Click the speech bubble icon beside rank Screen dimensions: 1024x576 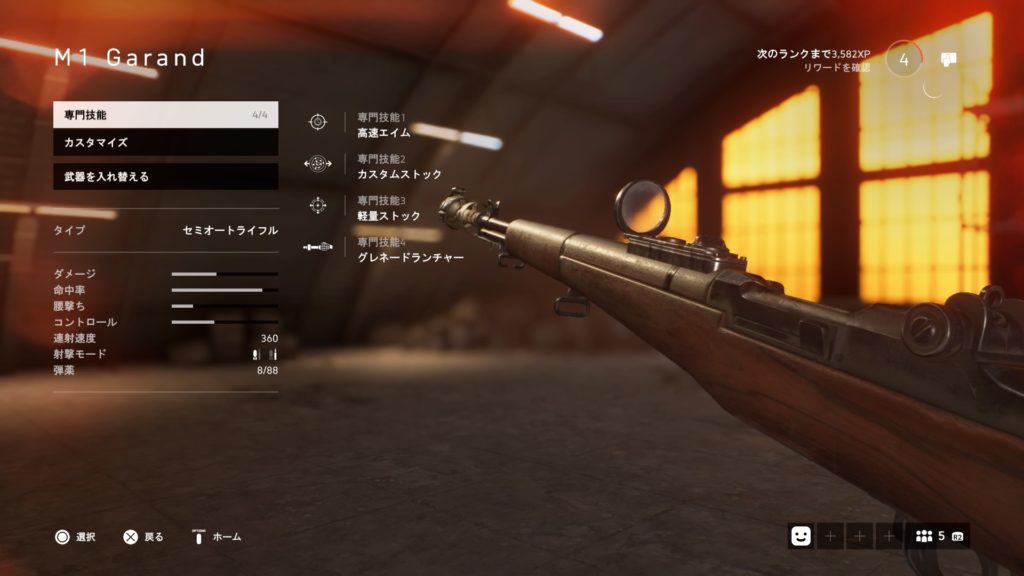click(x=949, y=59)
